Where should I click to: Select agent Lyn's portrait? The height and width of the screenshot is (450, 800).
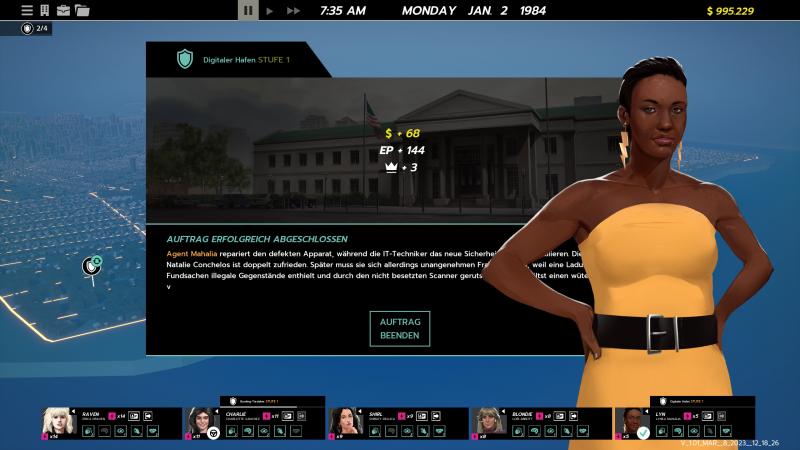tap(632, 422)
